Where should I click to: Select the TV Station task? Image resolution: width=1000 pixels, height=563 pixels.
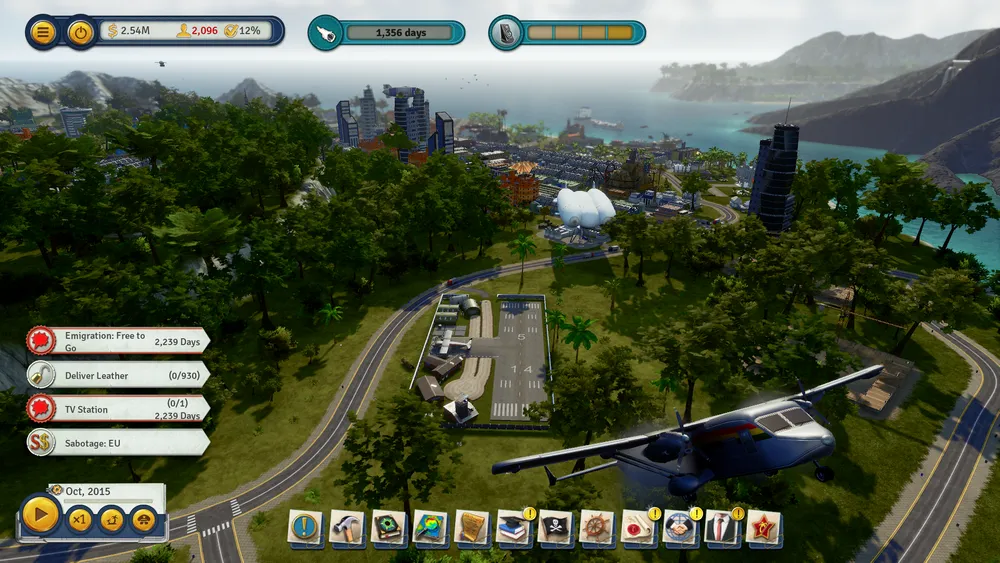[118, 408]
